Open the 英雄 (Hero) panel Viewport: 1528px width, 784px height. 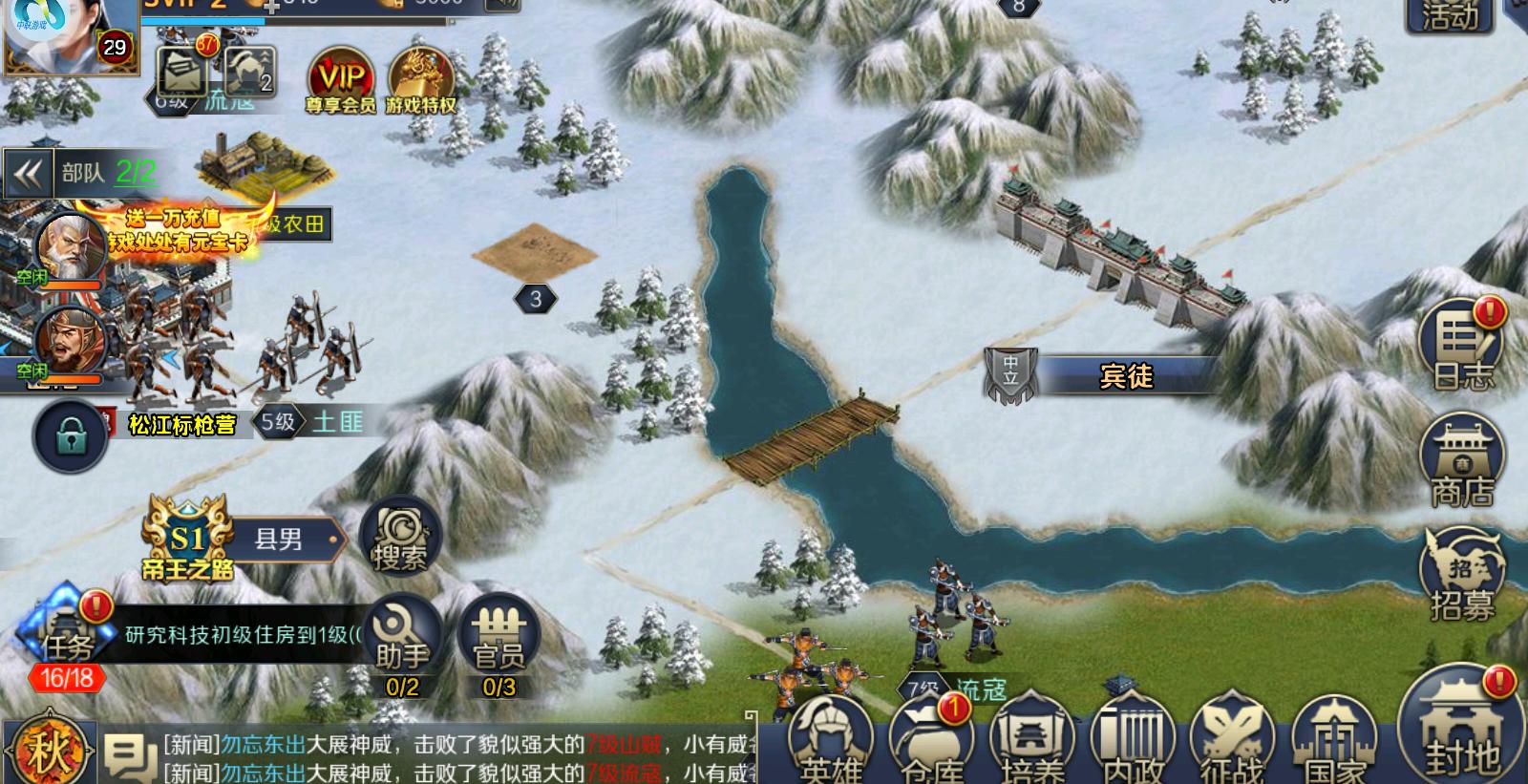click(830, 740)
